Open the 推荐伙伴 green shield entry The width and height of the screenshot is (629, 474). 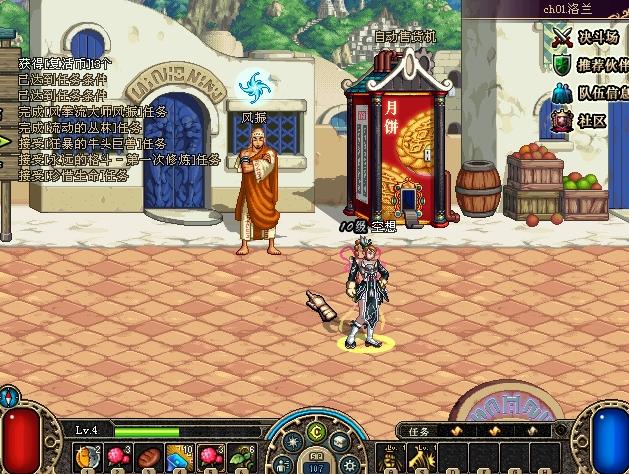[x=588, y=65]
